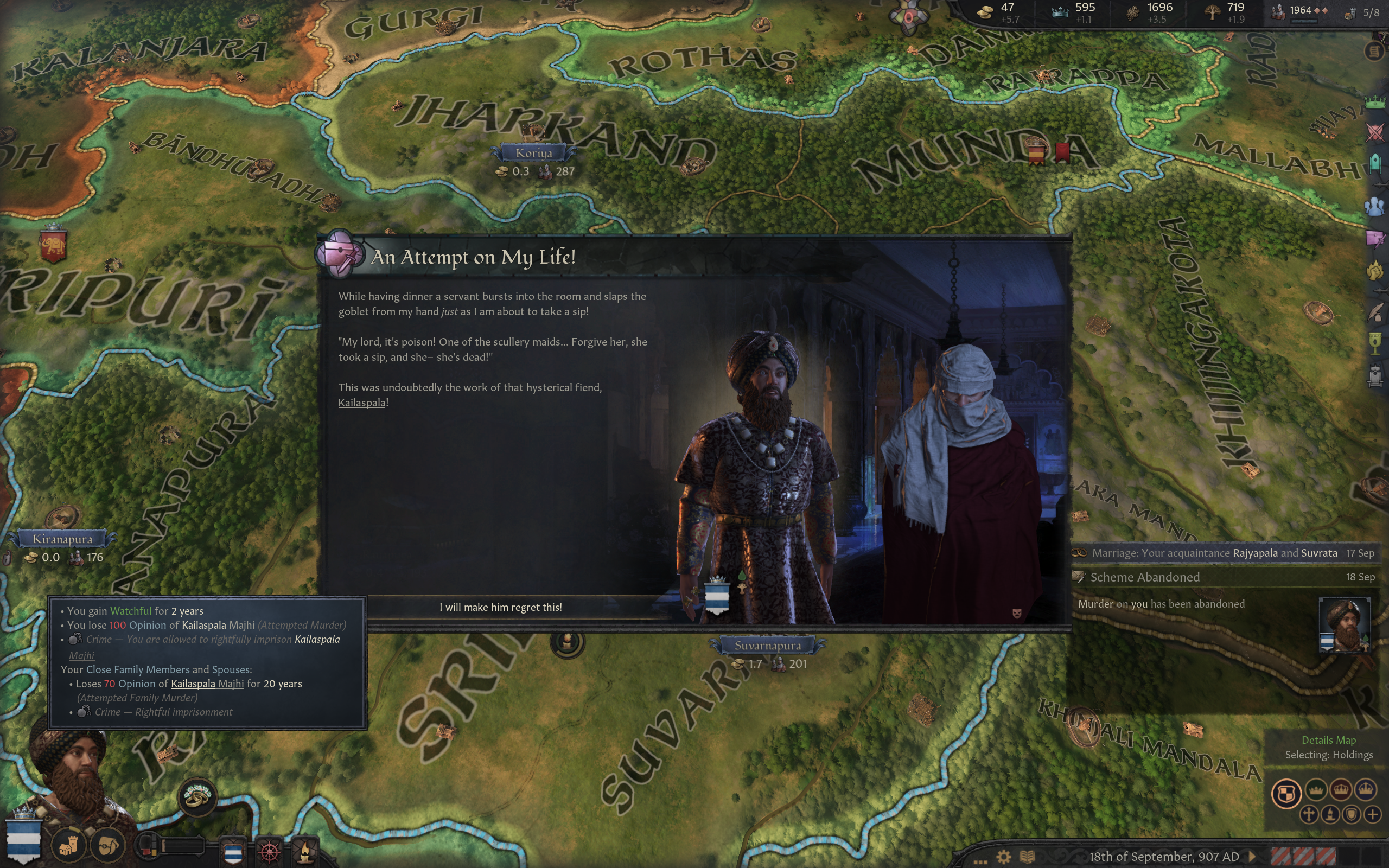Choose "I will make him regret this!"
Screen dimensions: 1389x868
[500, 608]
